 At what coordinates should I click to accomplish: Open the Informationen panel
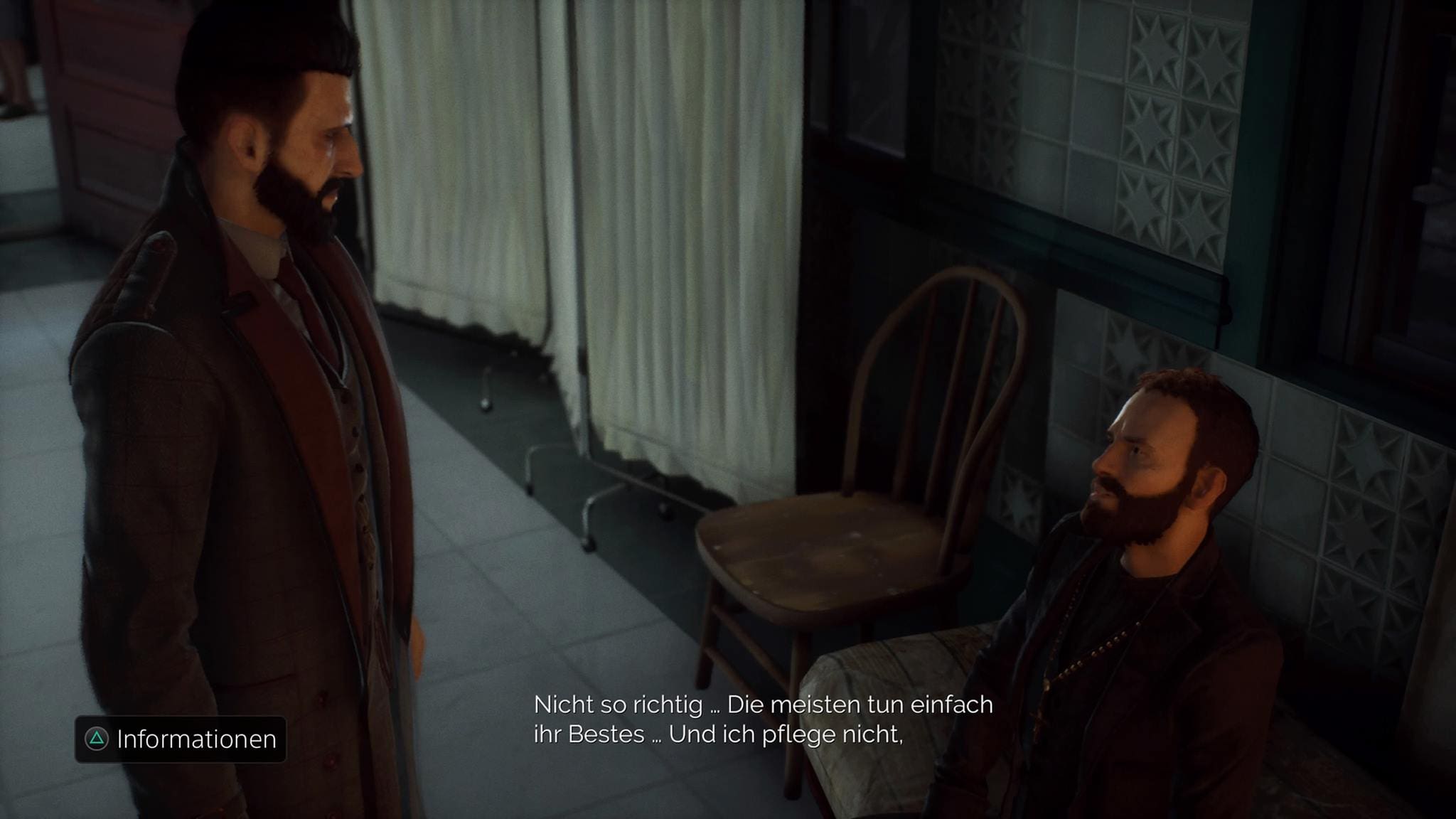tap(181, 739)
